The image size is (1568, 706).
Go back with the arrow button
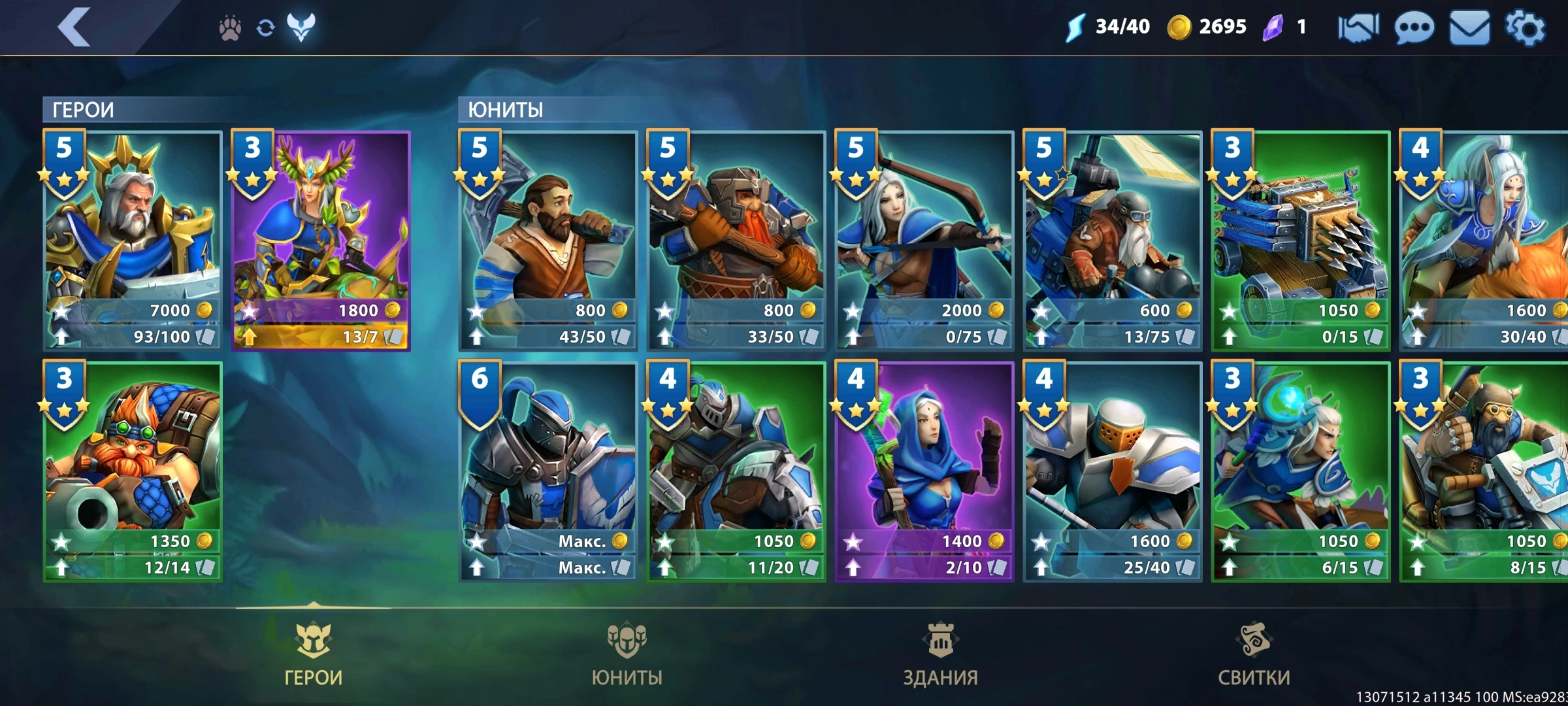point(74,27)
